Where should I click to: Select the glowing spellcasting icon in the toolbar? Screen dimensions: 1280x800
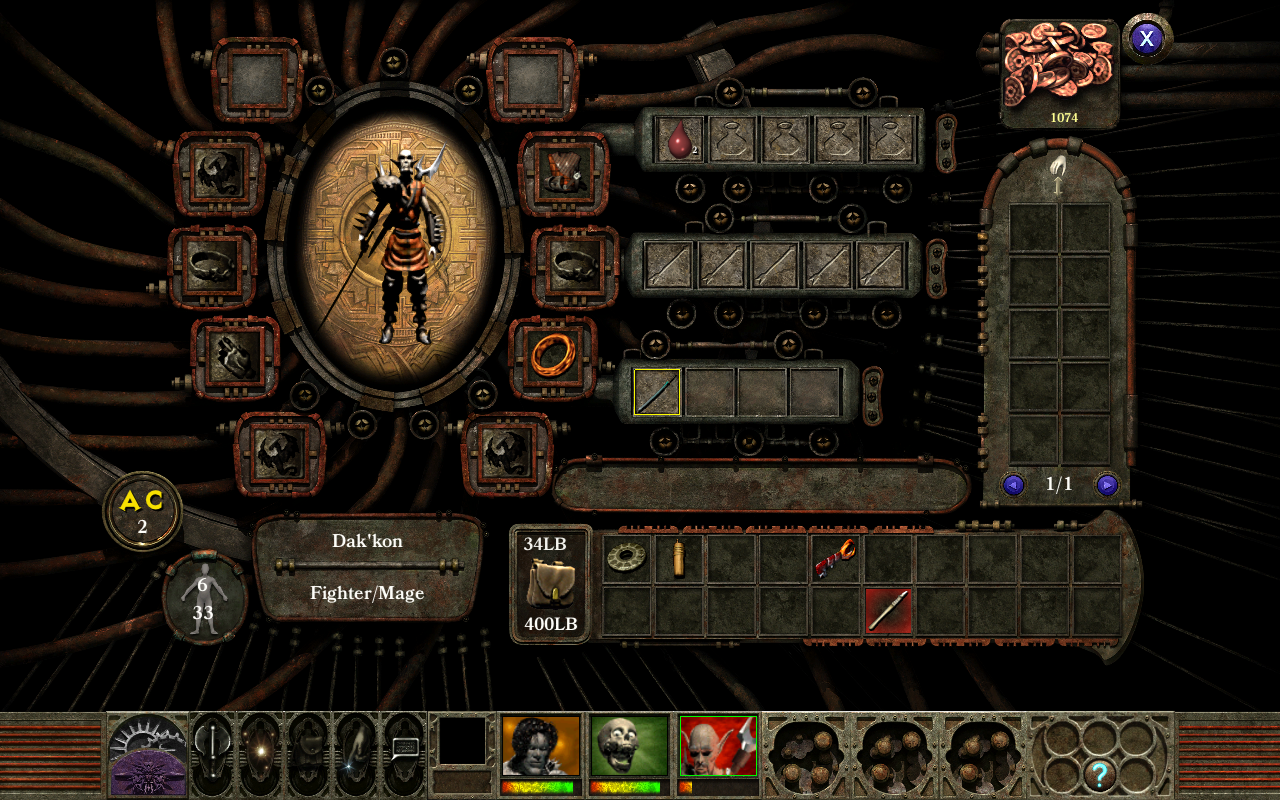[262, 752]
